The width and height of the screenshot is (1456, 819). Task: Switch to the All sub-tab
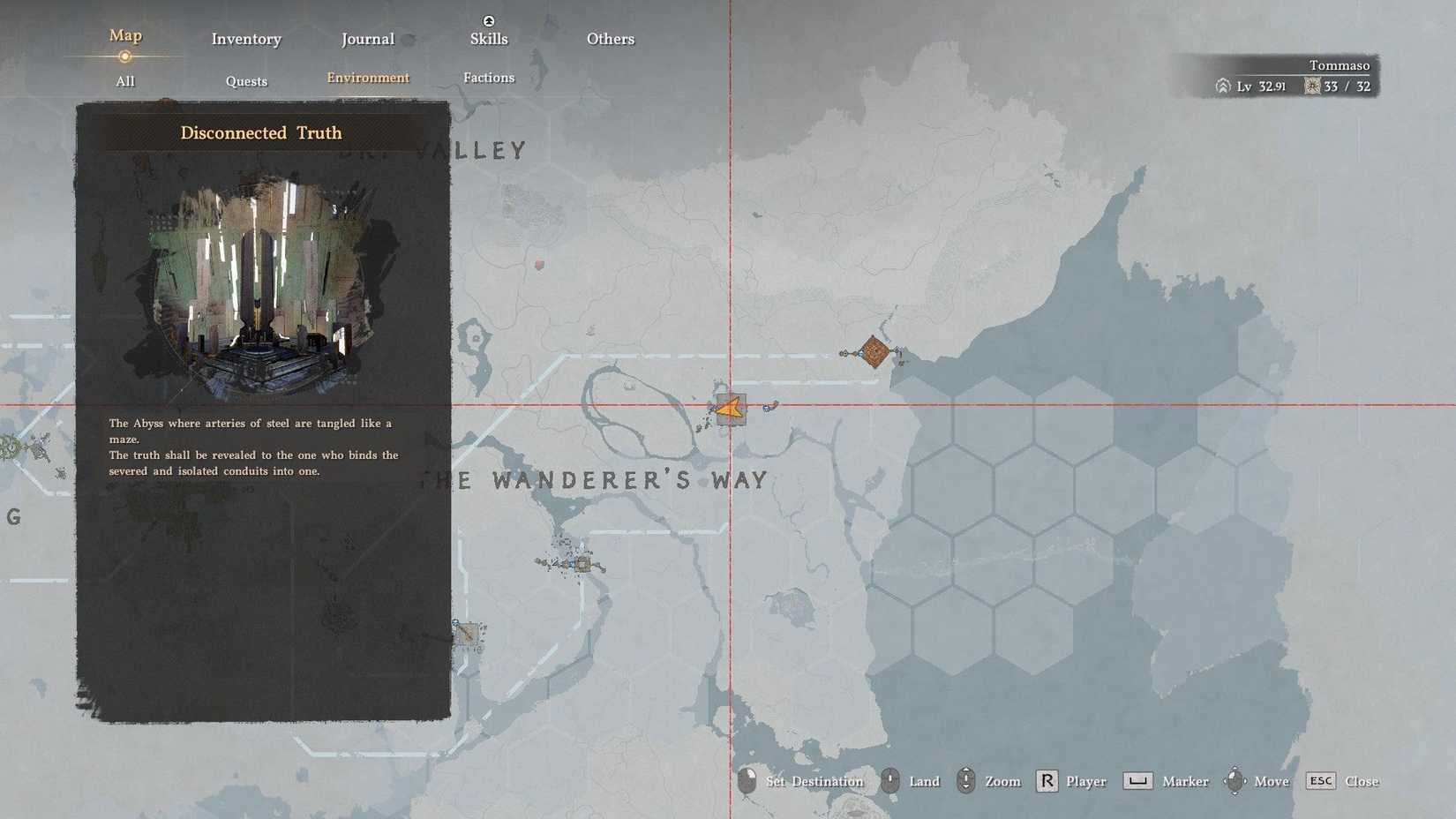click(x=124, y=81)
